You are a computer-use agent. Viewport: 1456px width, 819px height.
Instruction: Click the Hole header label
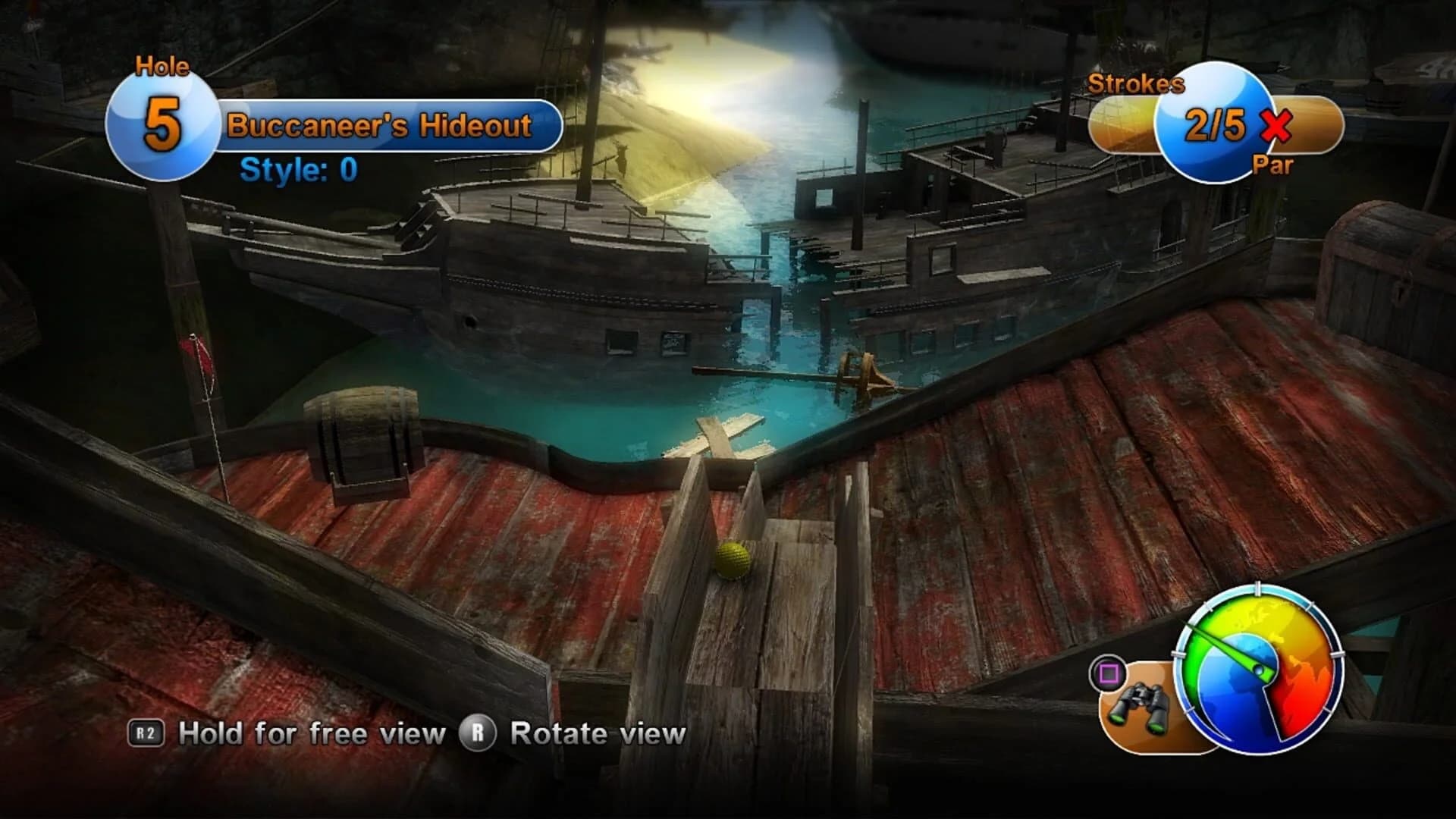point(162,67)
